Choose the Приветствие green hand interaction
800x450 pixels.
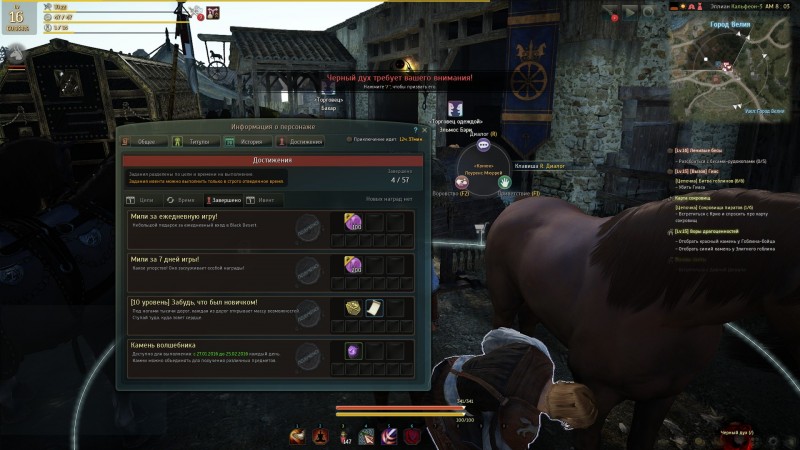coord(507,182)
